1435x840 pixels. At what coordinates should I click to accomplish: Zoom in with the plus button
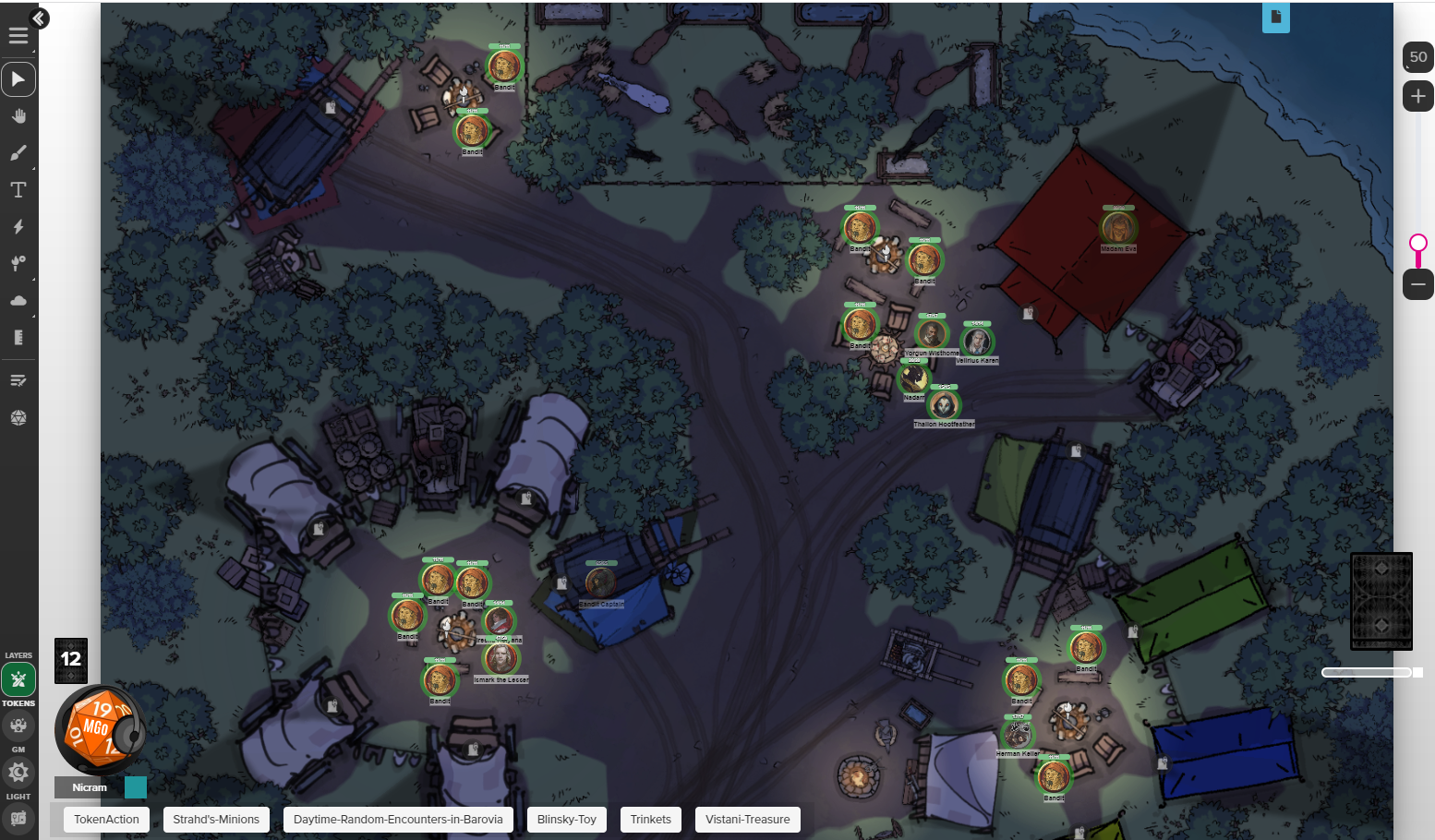point(1418,96)
